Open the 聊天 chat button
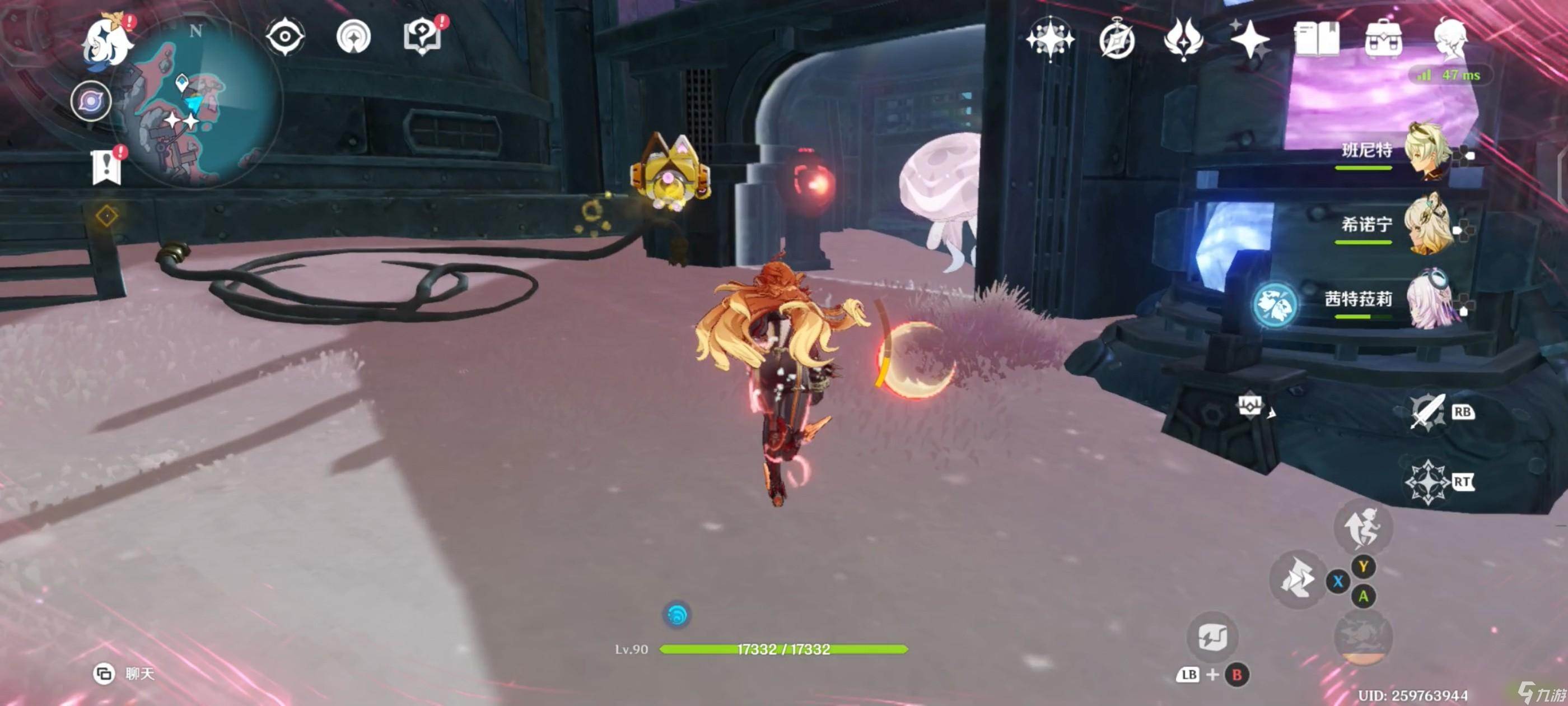The height and width of the screenshot is (706, 1568). click(125, 674)
